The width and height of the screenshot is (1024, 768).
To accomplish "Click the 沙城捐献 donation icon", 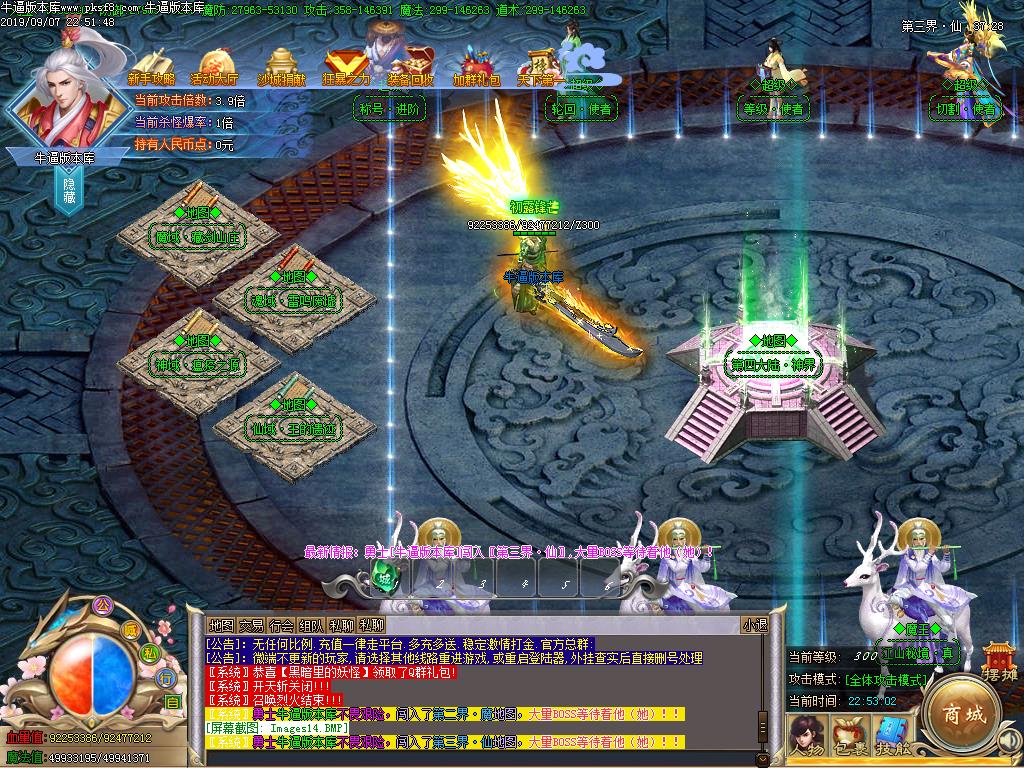I will 281,66.
